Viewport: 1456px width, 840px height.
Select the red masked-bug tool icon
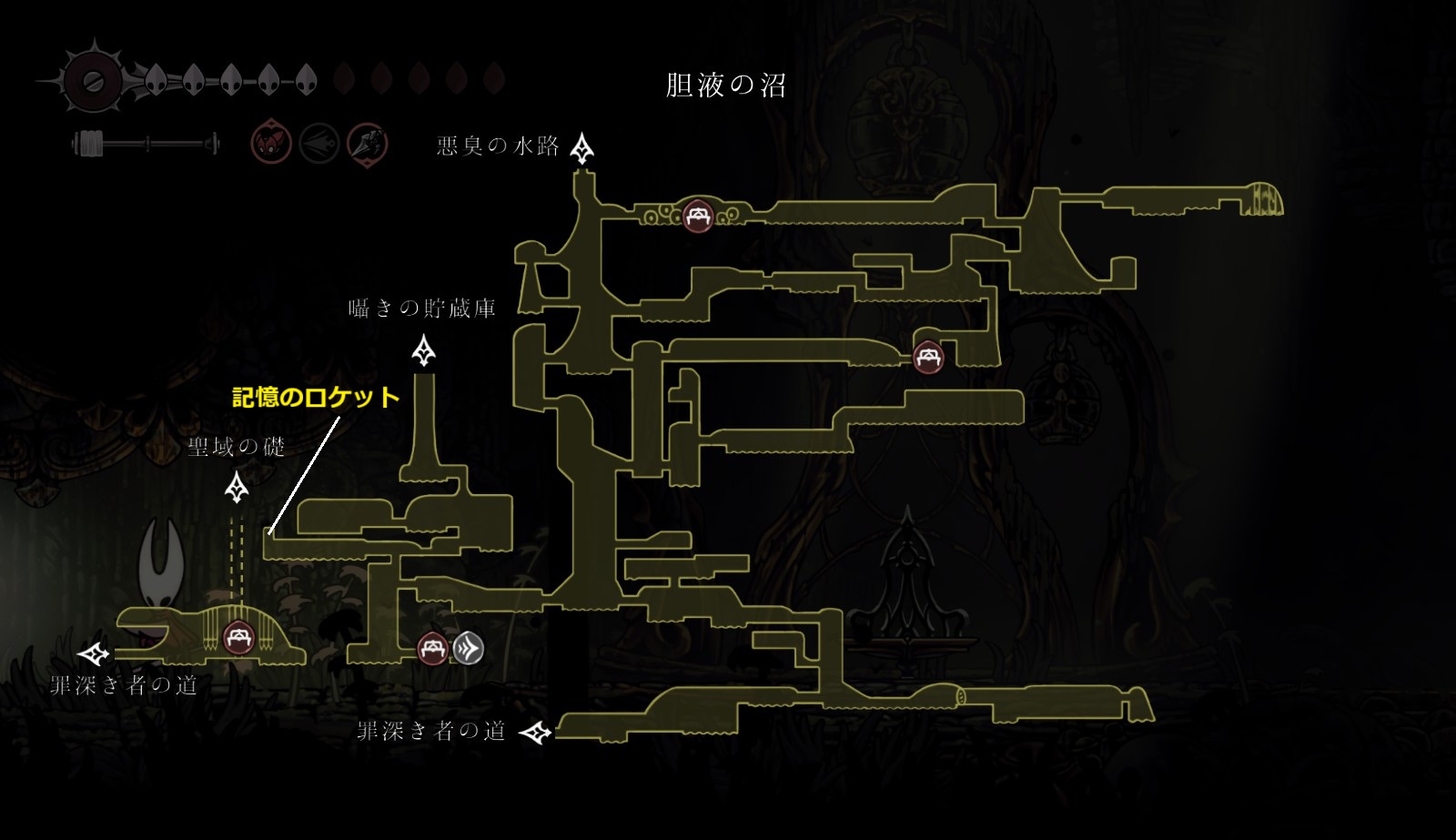271,144
